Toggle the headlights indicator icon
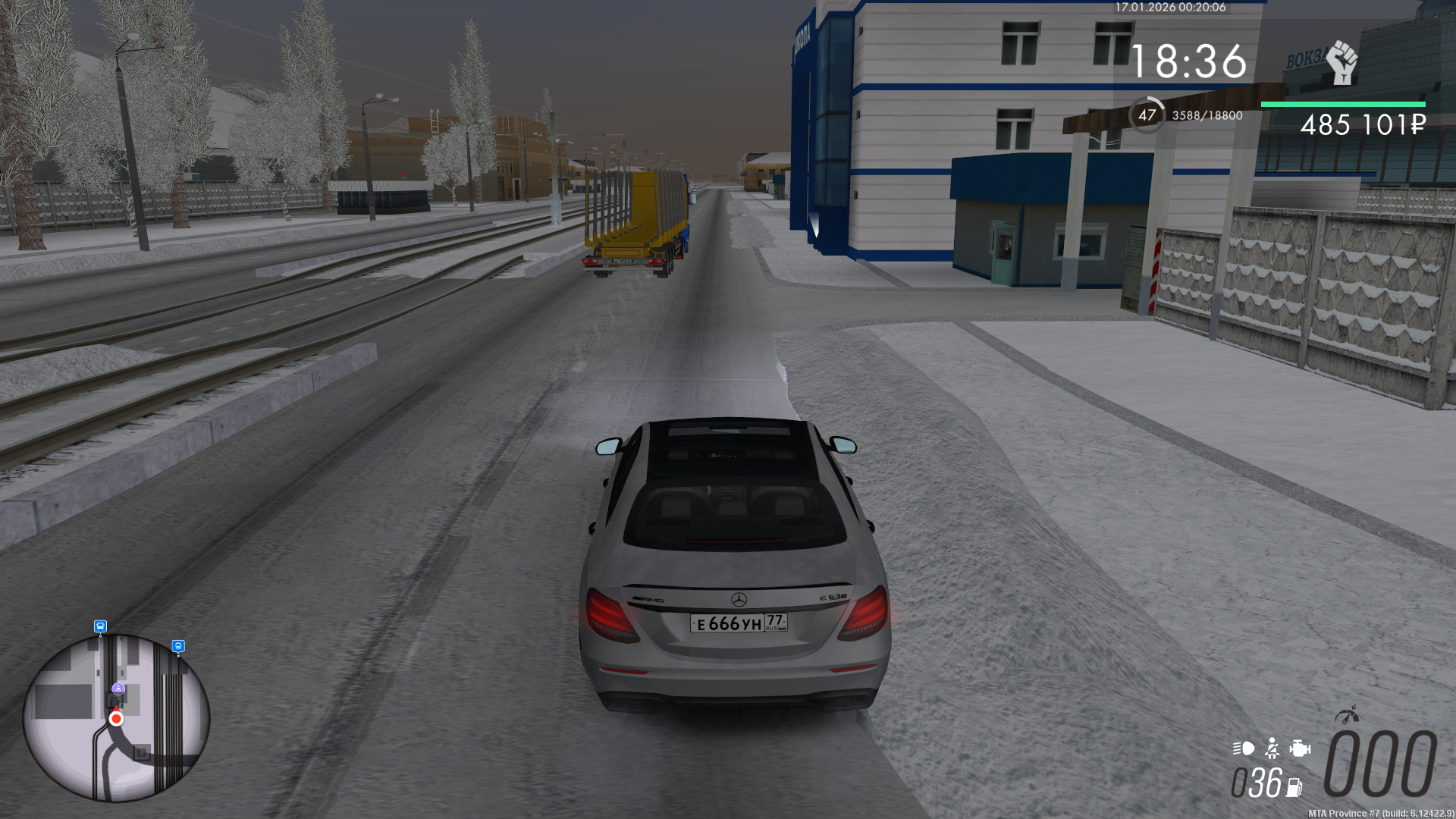The image size is (1456, 819). tap(1244, 749)
